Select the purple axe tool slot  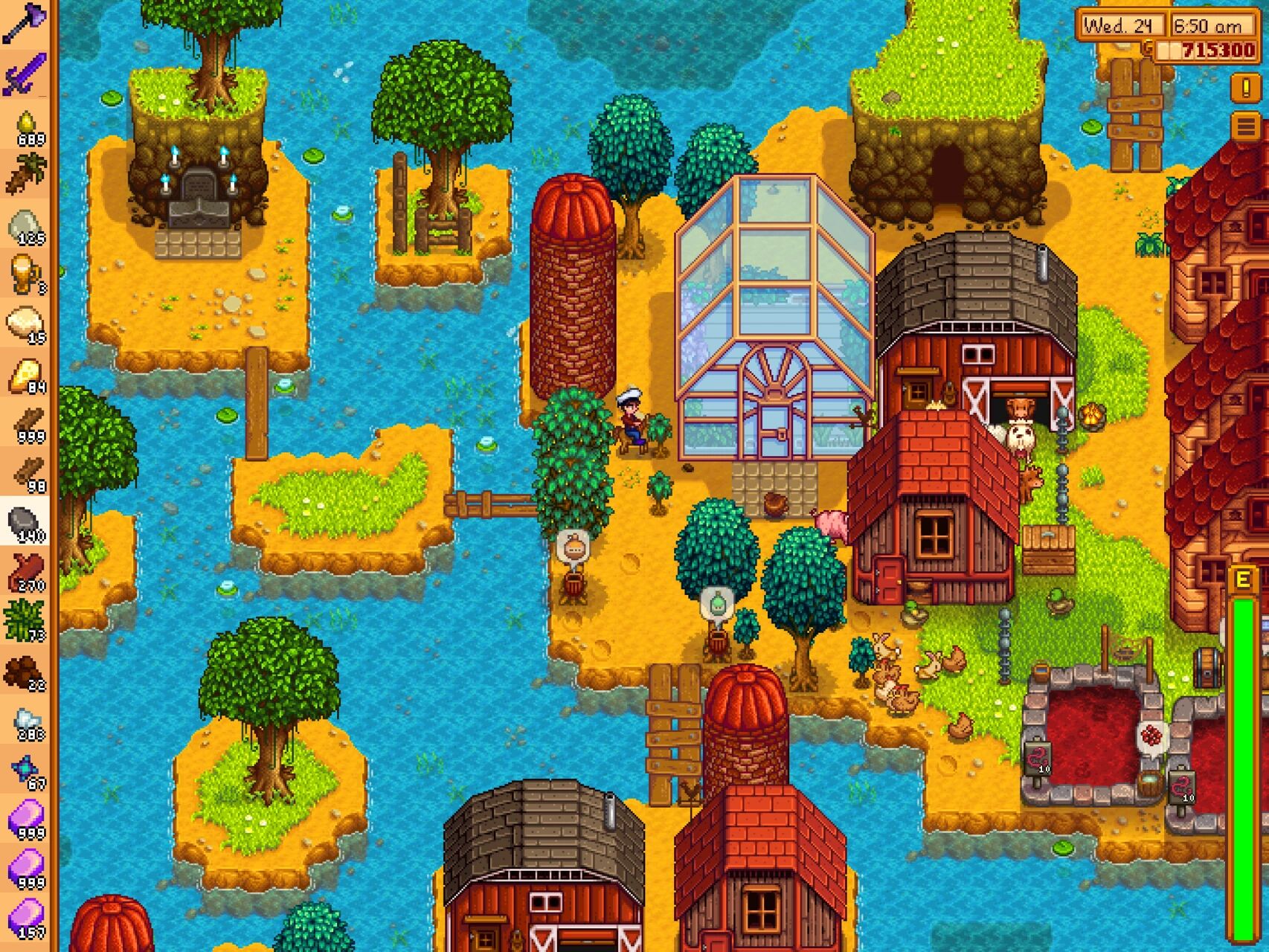tap(25, 24)
